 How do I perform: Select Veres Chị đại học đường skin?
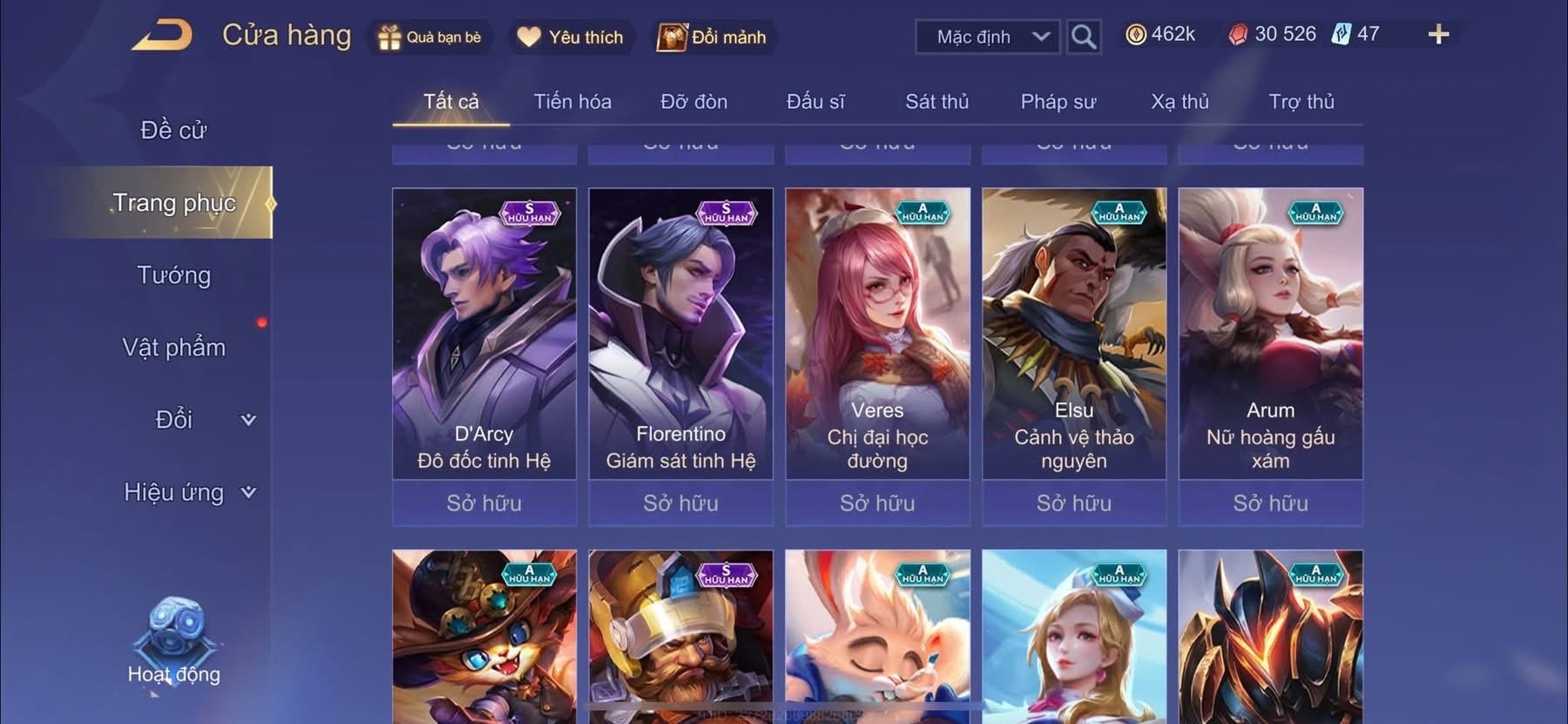coord(877,335)
